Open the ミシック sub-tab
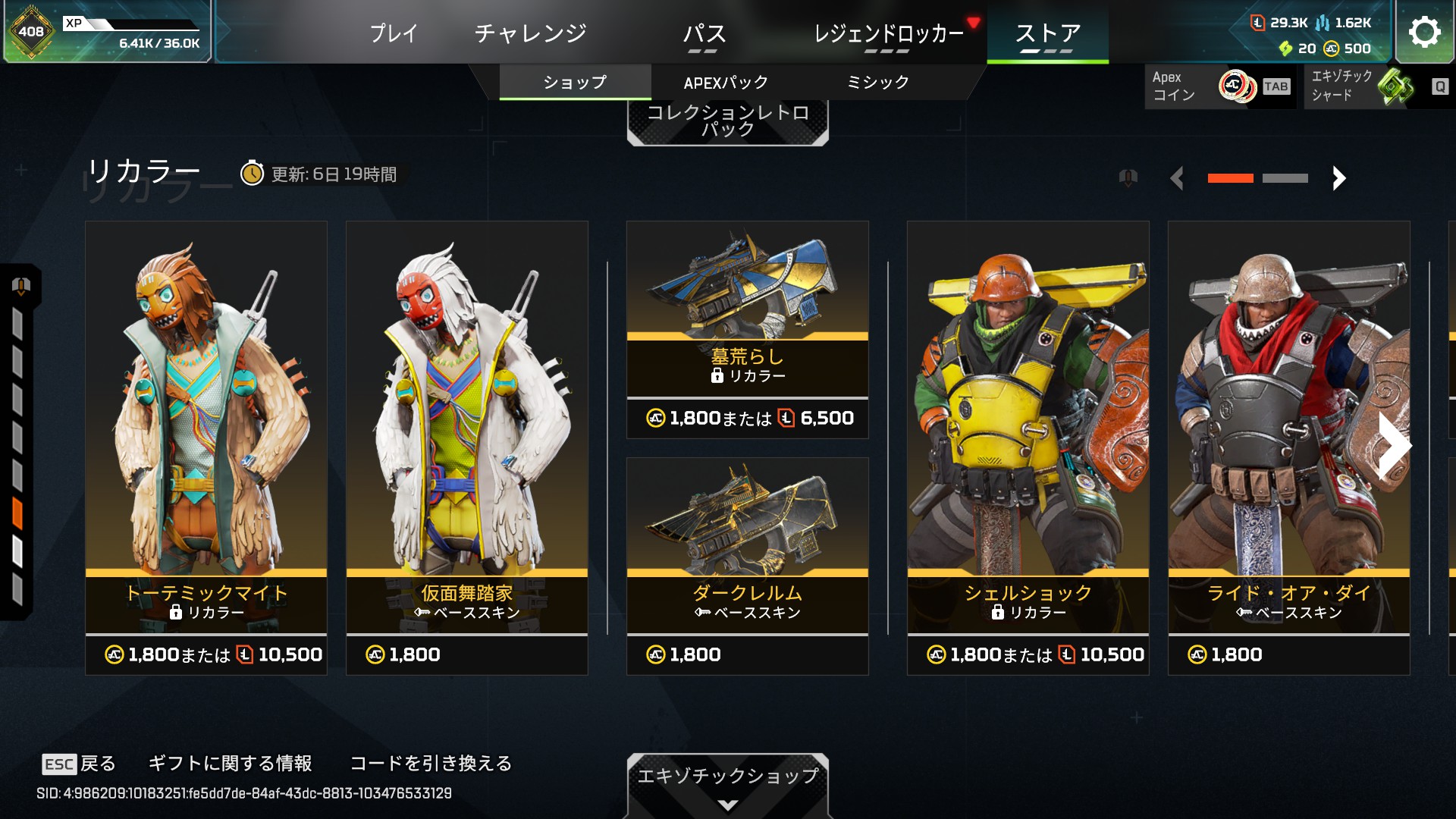 click(x=877, y=83)
